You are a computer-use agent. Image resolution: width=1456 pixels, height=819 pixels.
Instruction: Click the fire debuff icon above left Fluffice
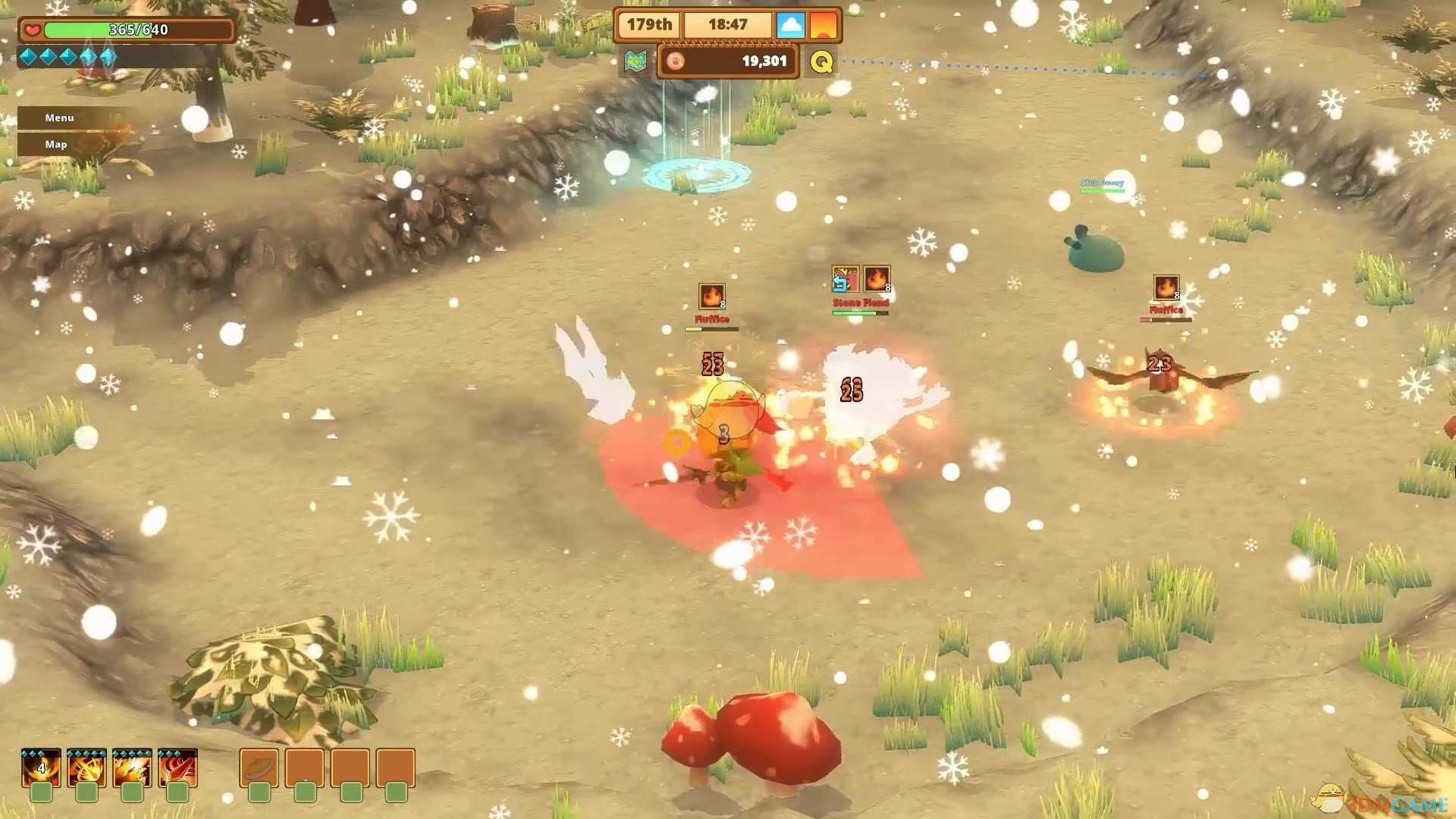[711, 296]
